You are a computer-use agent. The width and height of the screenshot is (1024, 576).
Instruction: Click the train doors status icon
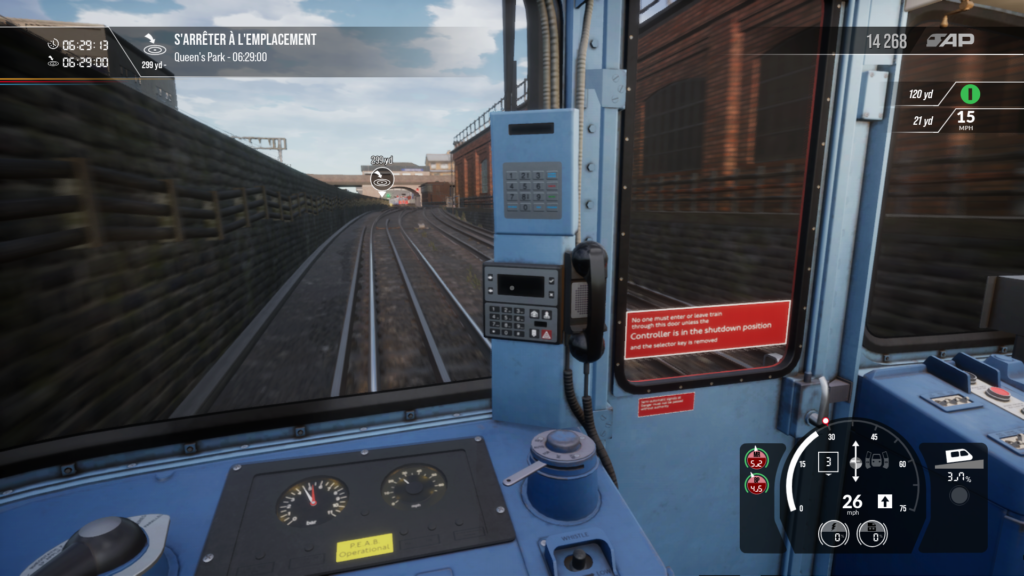click(x=877, y=462)
